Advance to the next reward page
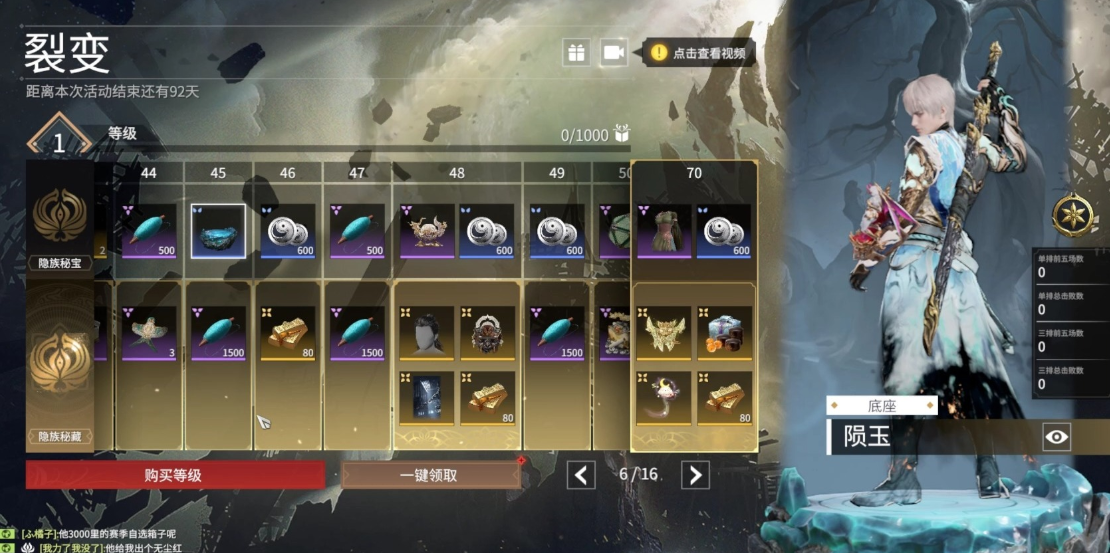 point(695,474)
